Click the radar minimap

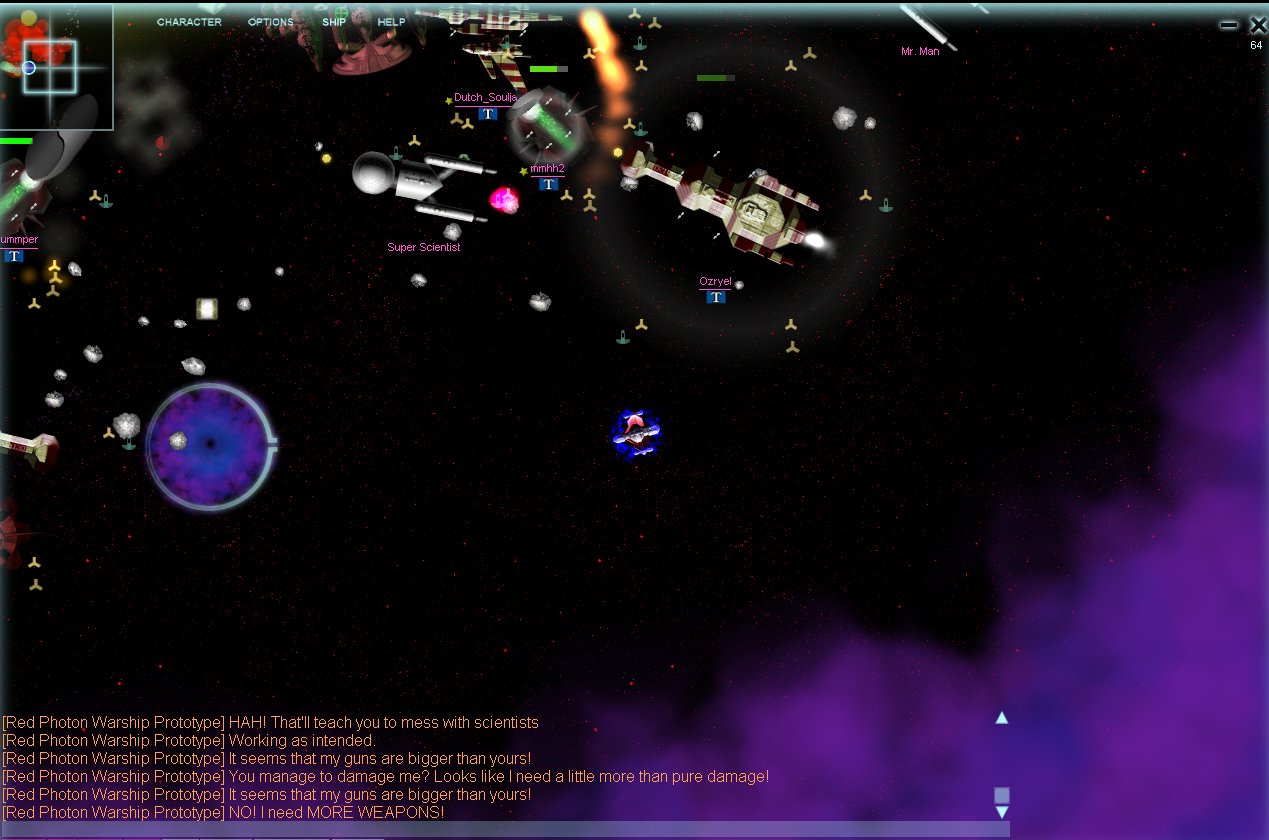(x=56, y=67)
